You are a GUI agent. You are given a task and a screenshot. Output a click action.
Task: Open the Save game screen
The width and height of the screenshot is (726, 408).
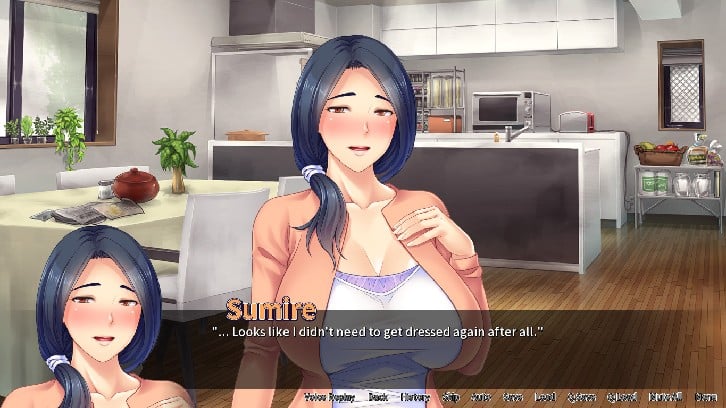coord(511,398)
